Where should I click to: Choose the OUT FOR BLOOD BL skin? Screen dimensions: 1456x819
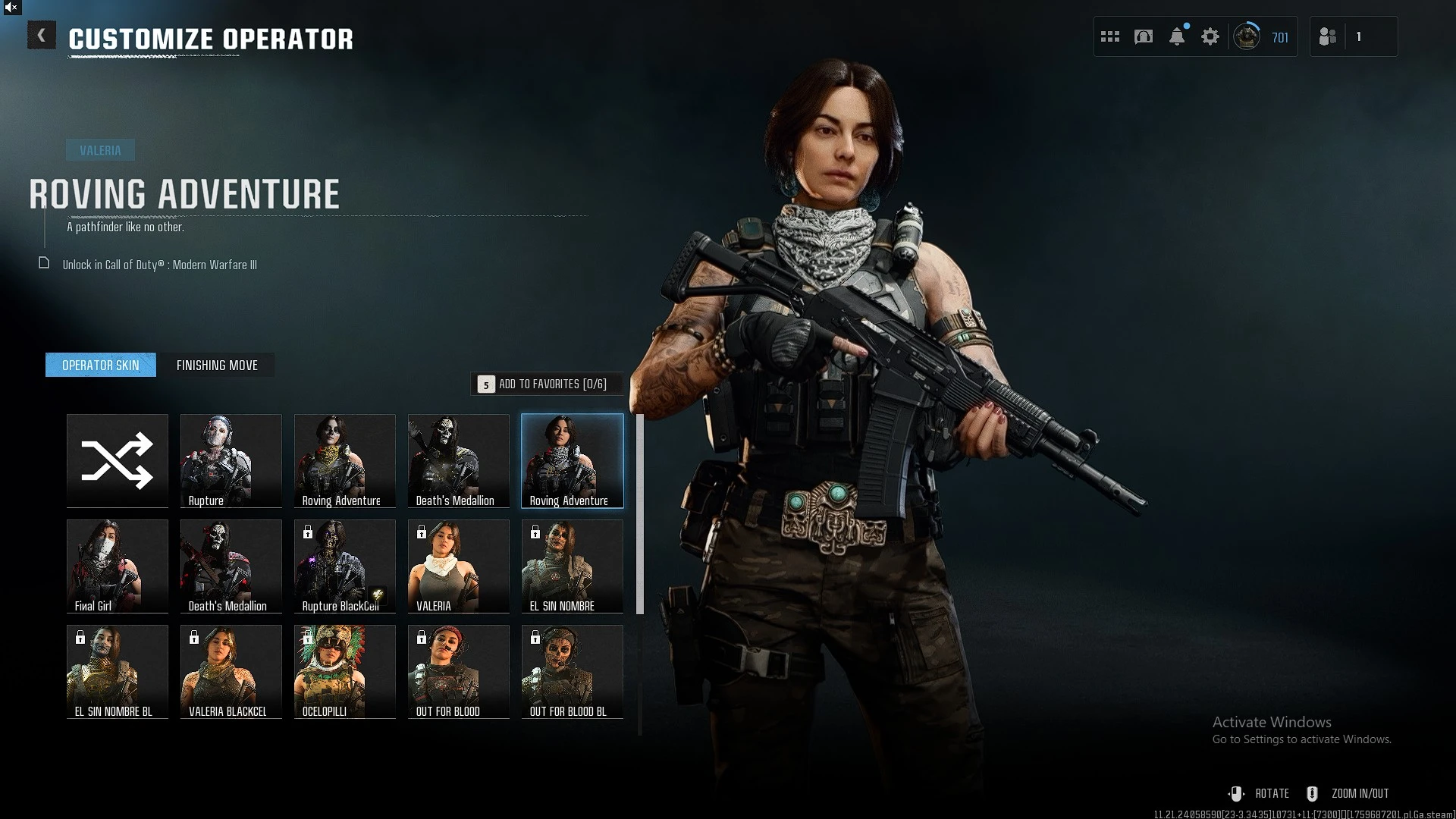point(573,671)
